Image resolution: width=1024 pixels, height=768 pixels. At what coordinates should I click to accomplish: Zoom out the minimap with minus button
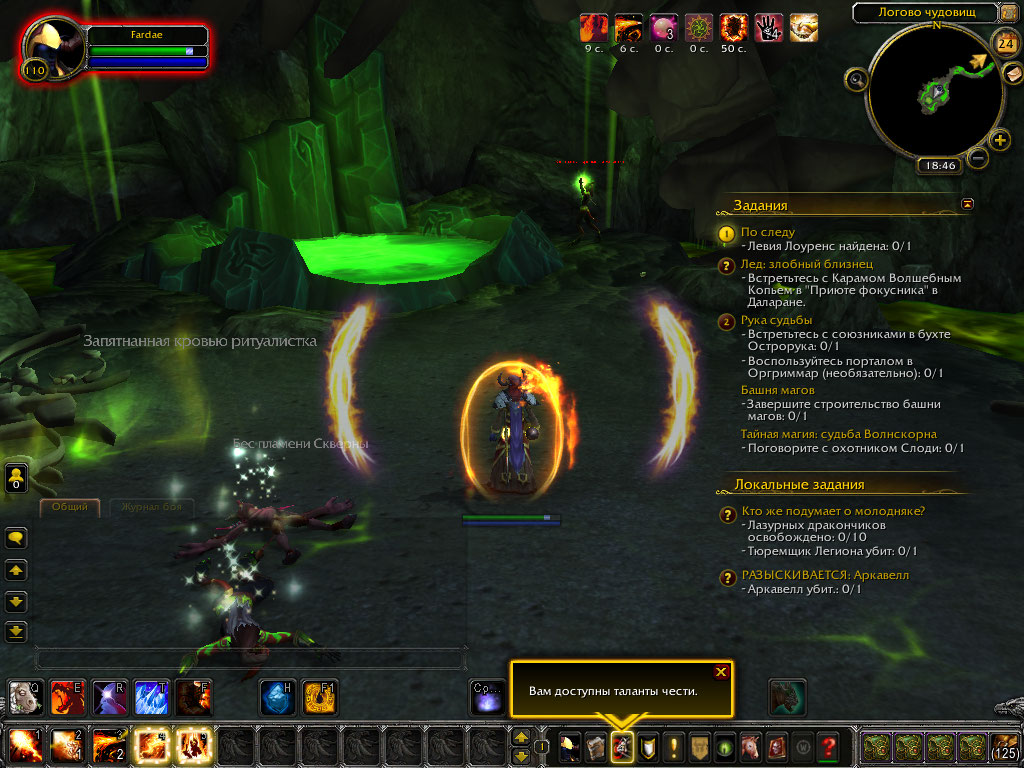[978, 157]
